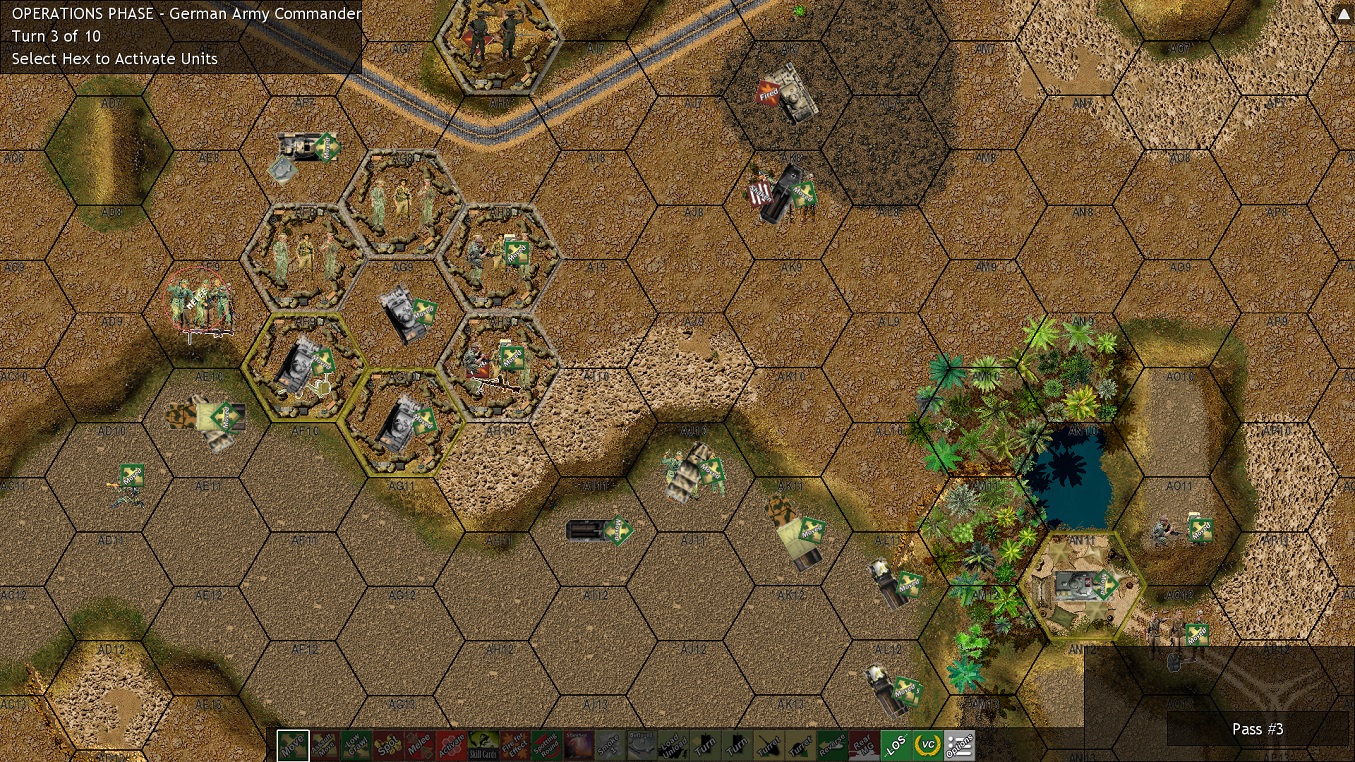The image size is (1355, 762).
Task: Select the Smoke 1 command
Action: [x=609, y=744]
